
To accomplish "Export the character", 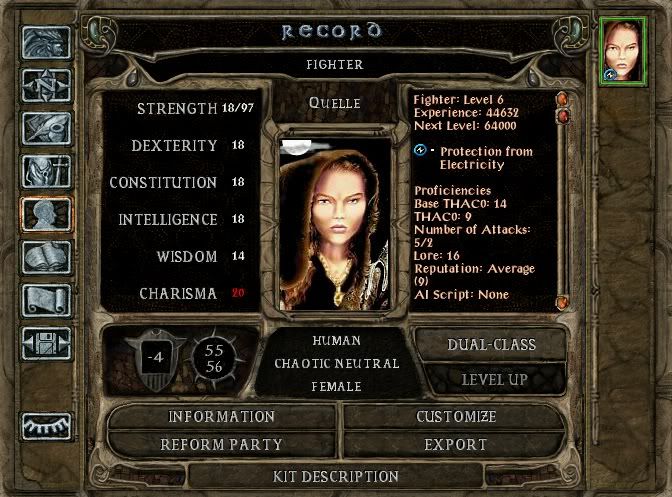I will tap(455, 444).
